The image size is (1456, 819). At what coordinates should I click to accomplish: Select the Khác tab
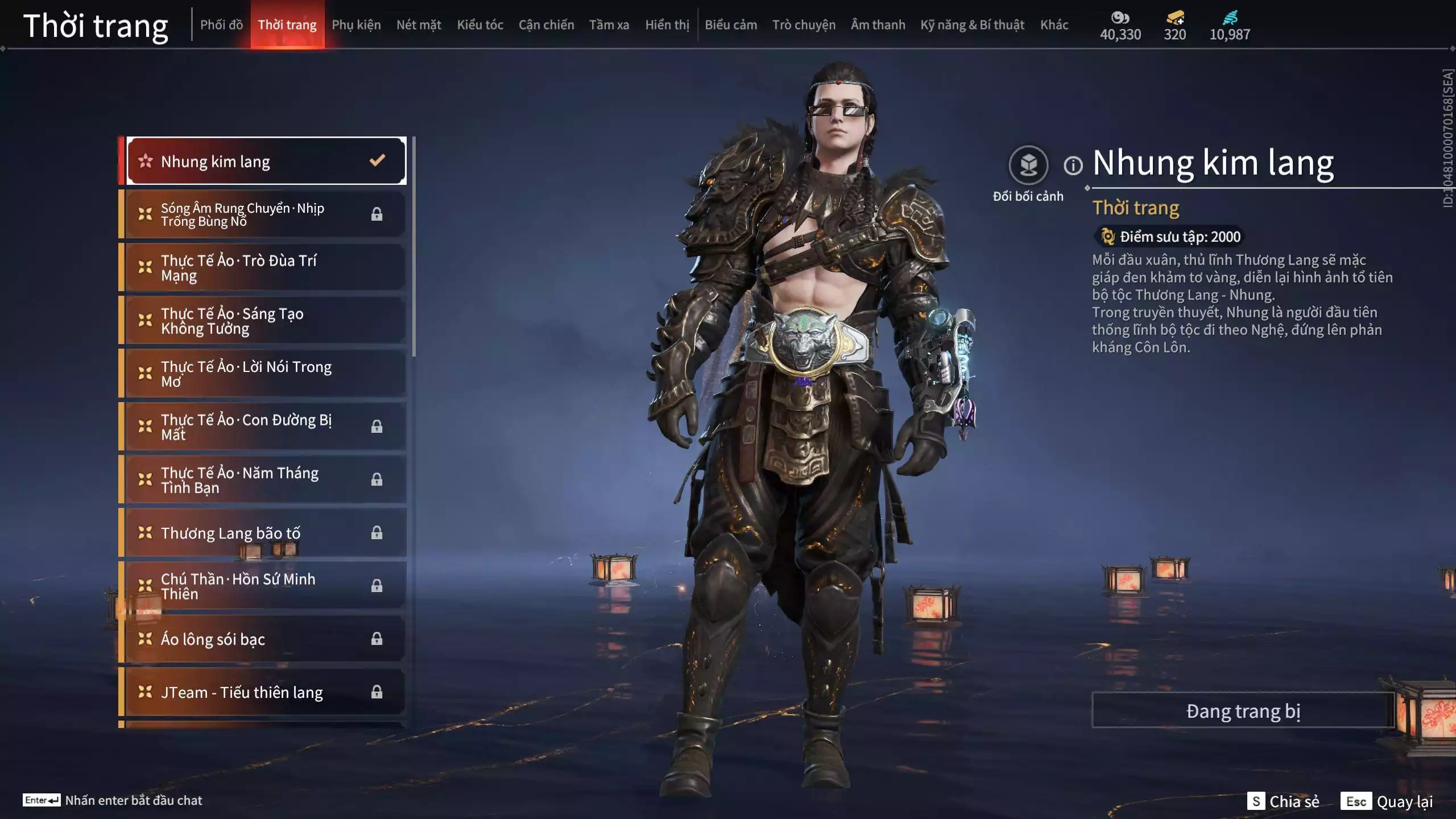pos(1054,25)
